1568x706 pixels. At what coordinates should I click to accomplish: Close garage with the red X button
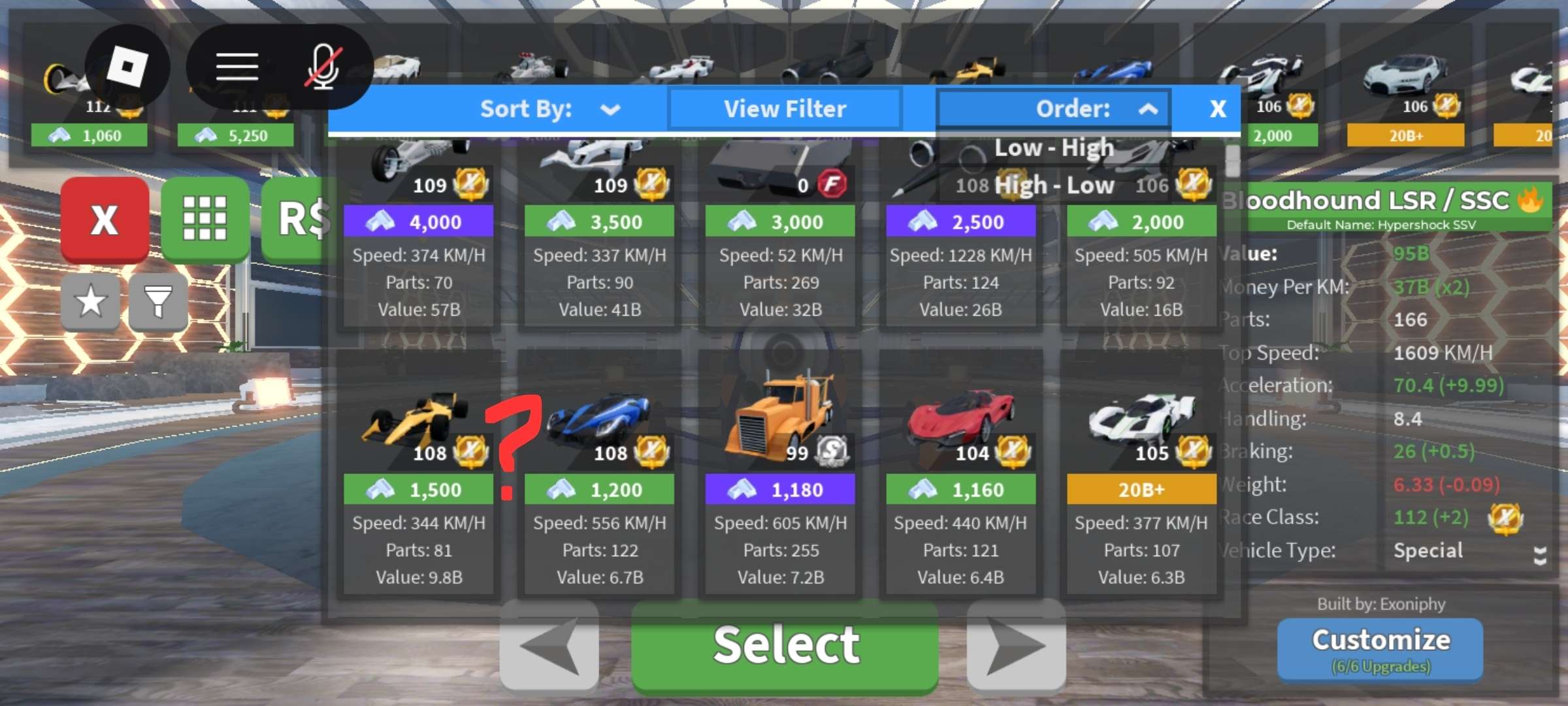(x=105, y=220)
